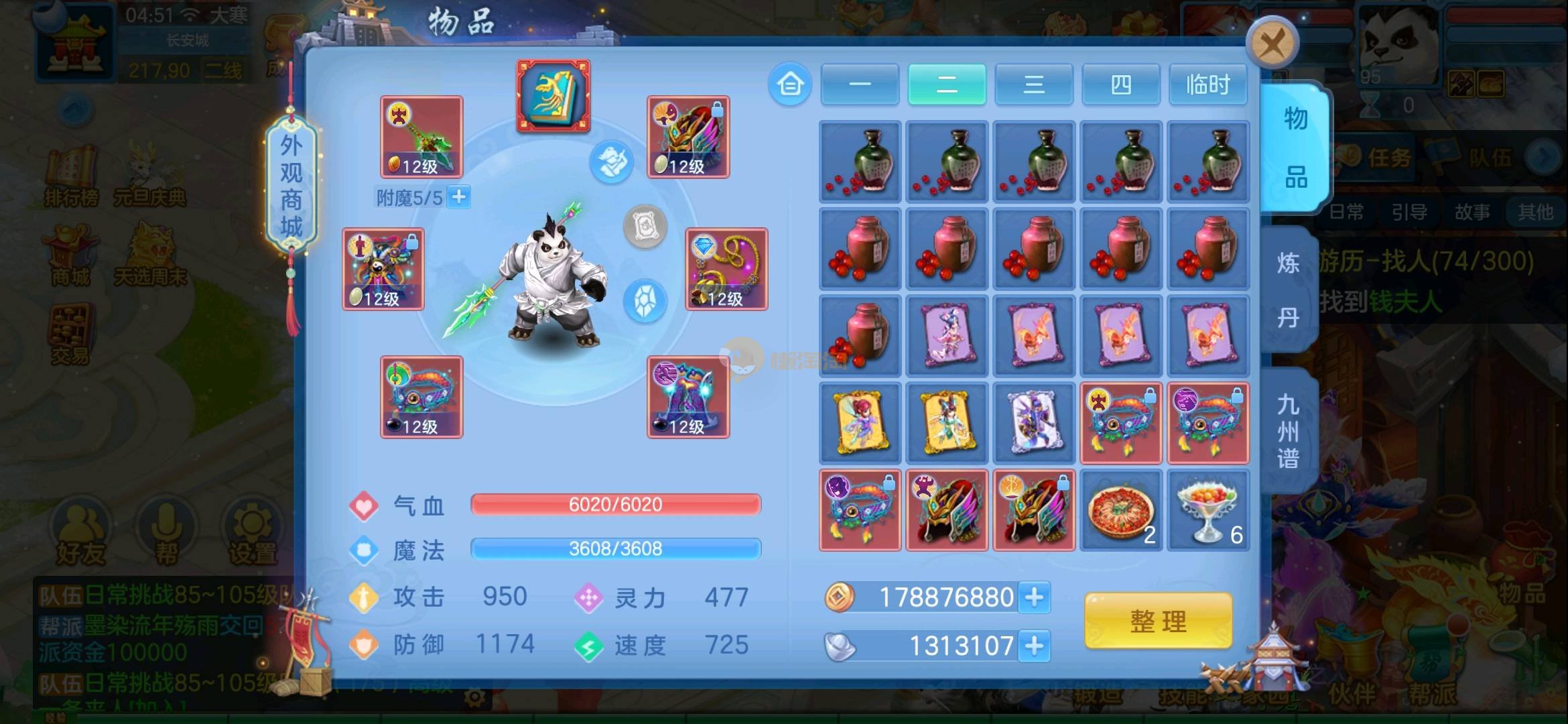
Task: Close the inventory window
Action: point(1272,44)
